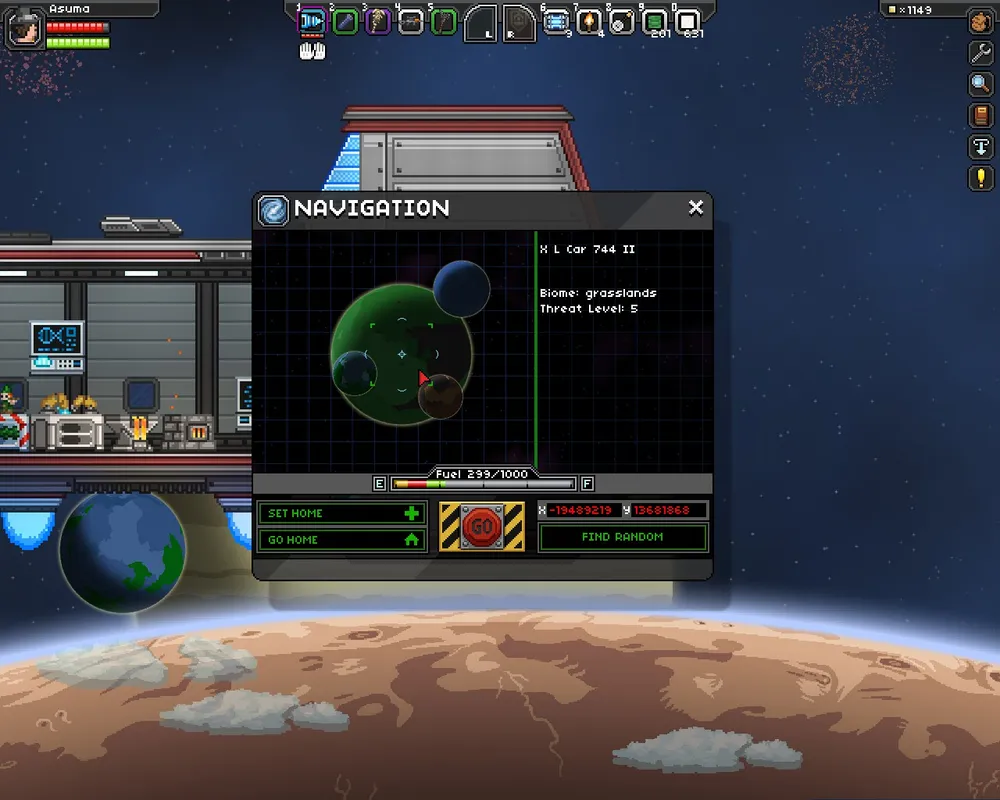Edit the Y coordinate field

click(668, 511)
